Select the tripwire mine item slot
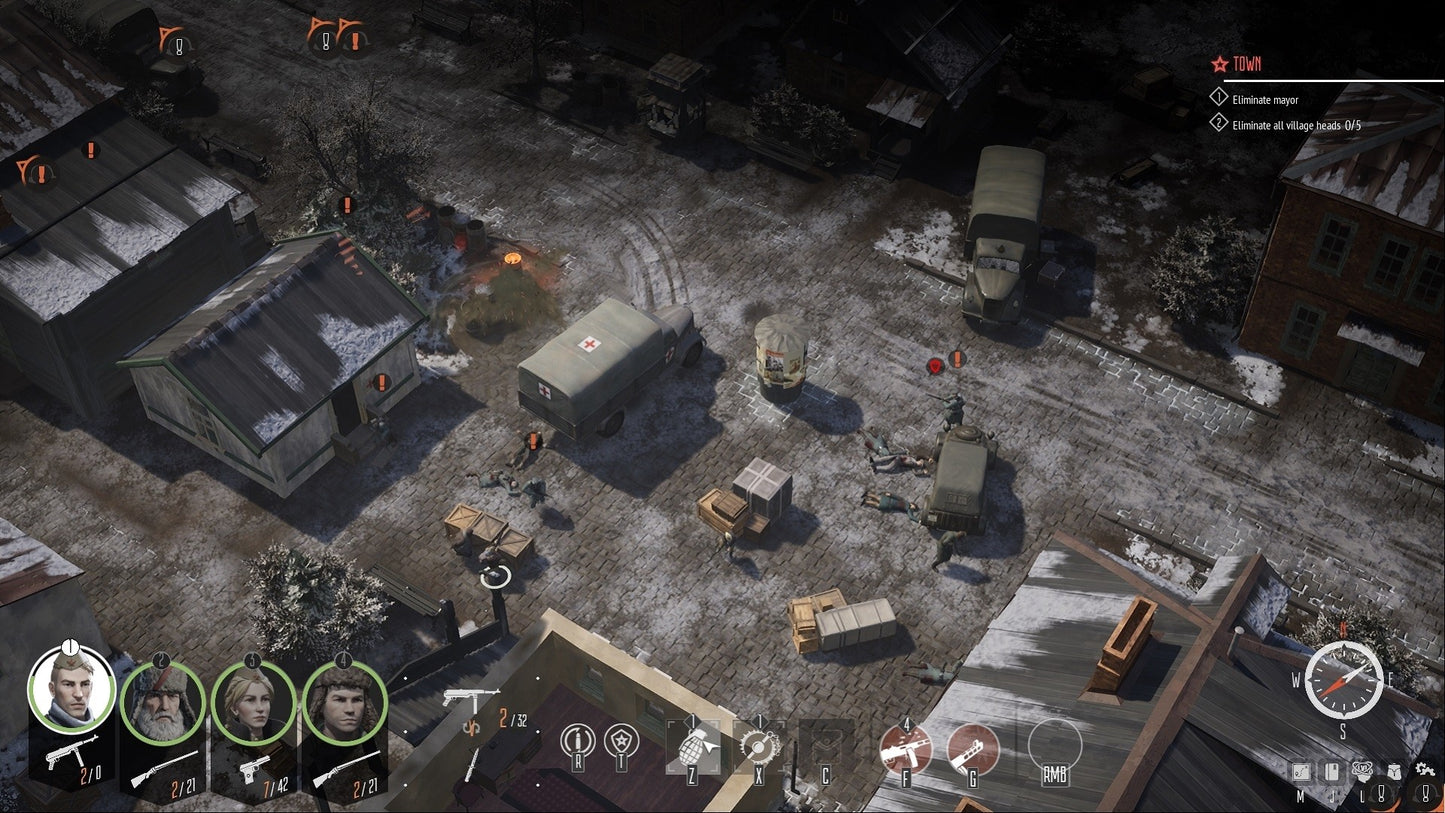The height and width of the screenshot is (813, 1445). click(758, 746)
